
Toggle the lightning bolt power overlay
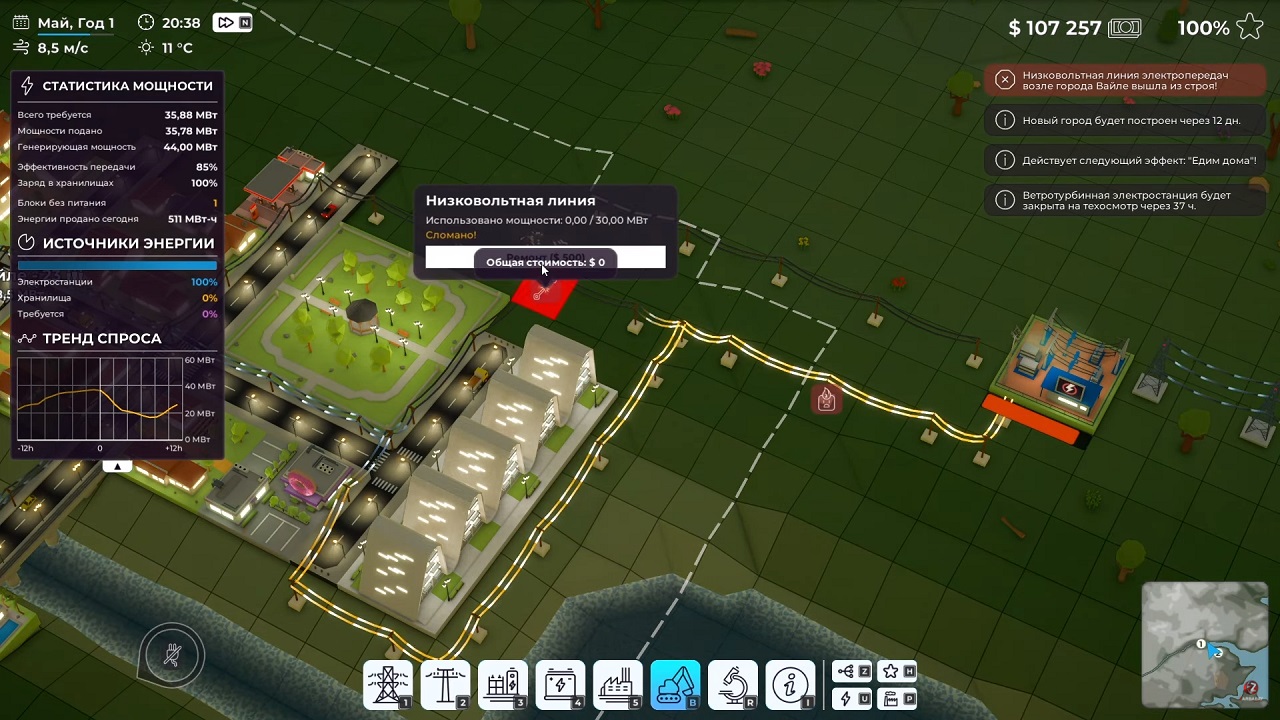[851, 698]
